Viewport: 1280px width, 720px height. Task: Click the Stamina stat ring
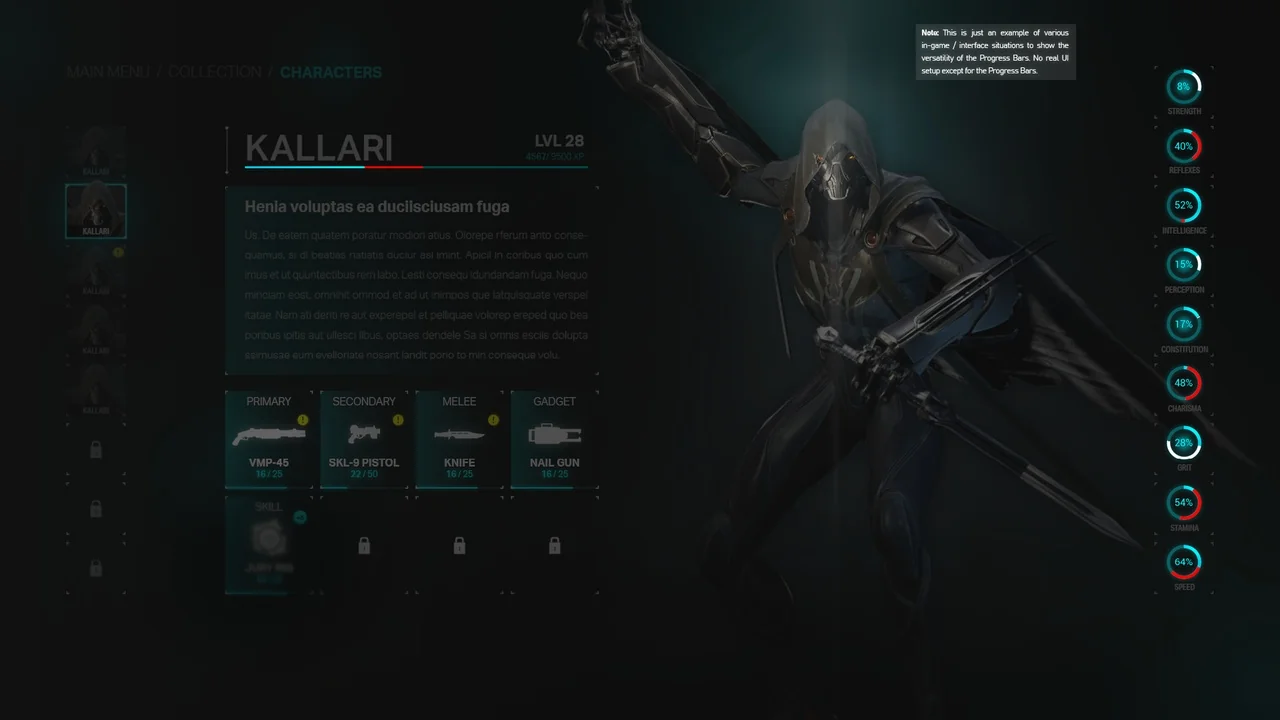click(1184, 502)
